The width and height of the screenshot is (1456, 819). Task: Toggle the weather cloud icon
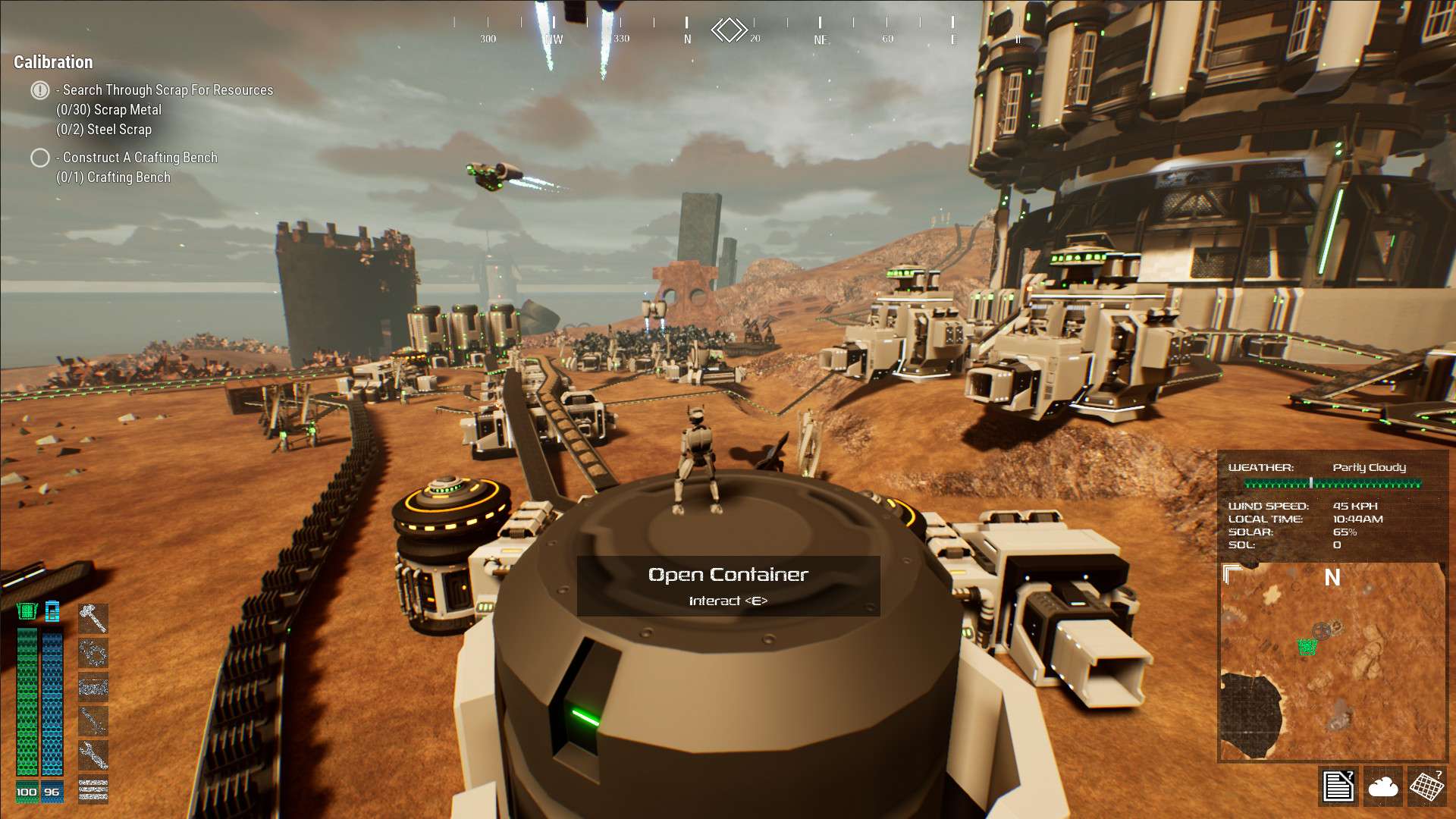point(1382,786)
